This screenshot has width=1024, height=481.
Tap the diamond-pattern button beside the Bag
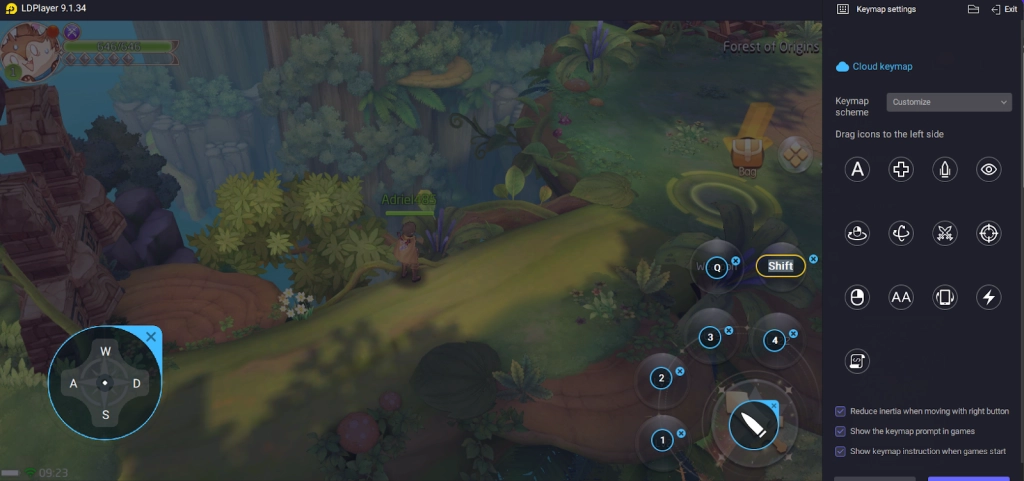(x=796, y=153)
